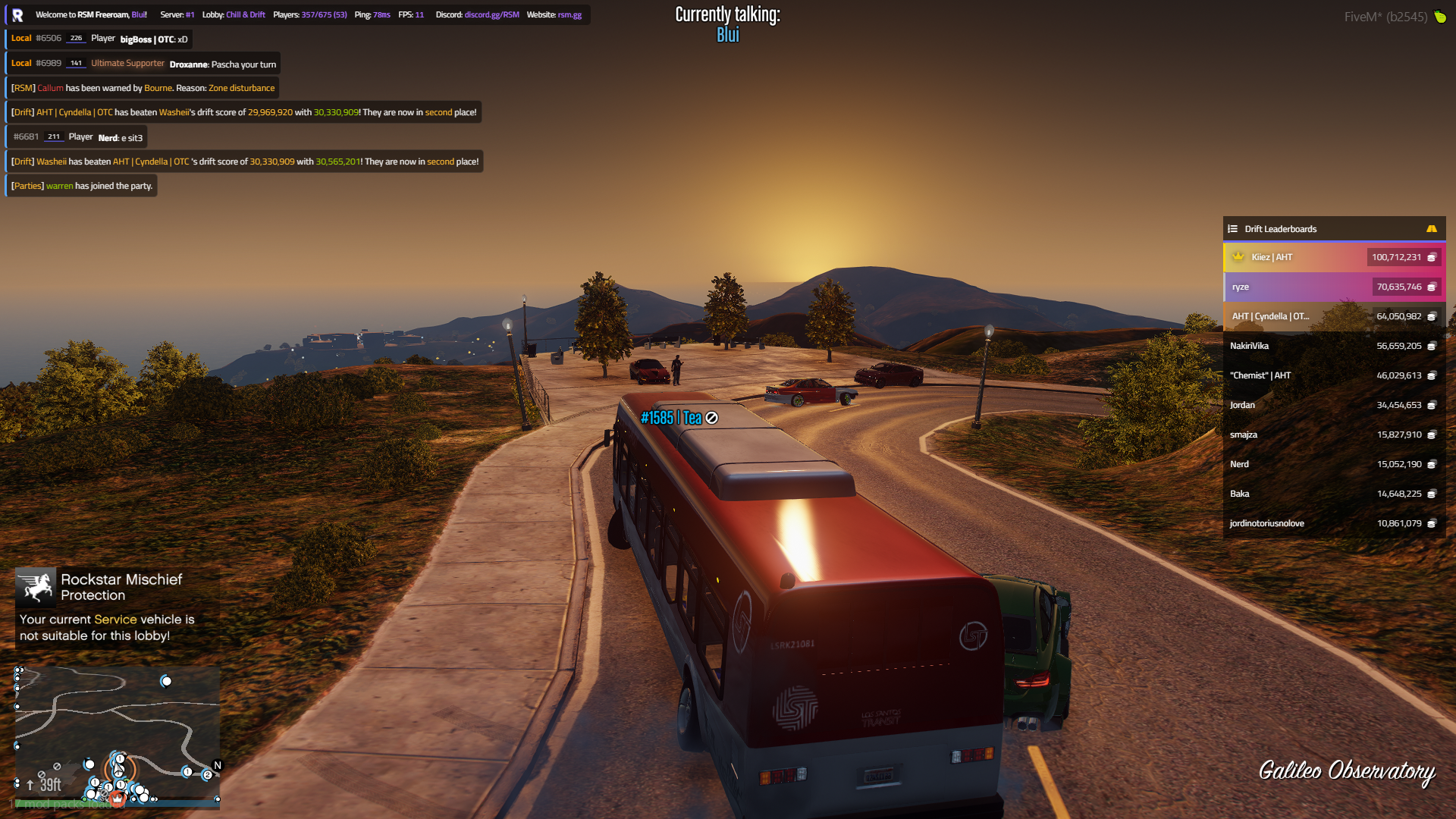Select Kiiez | AHT leaderboard row
The width and height of the screenshot is (1456, 819).
coord(1333,257)
